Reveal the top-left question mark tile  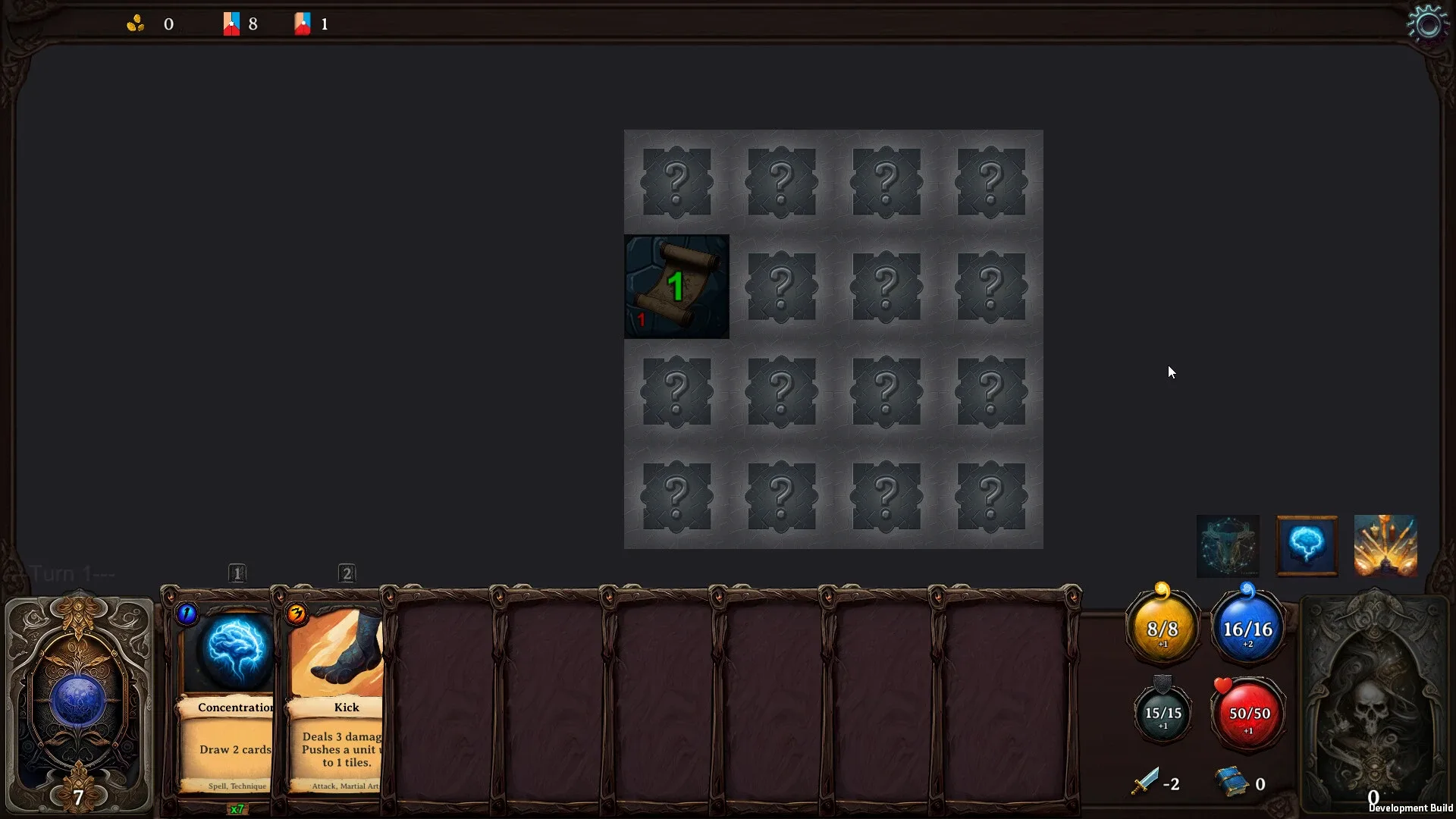[676, 182]
